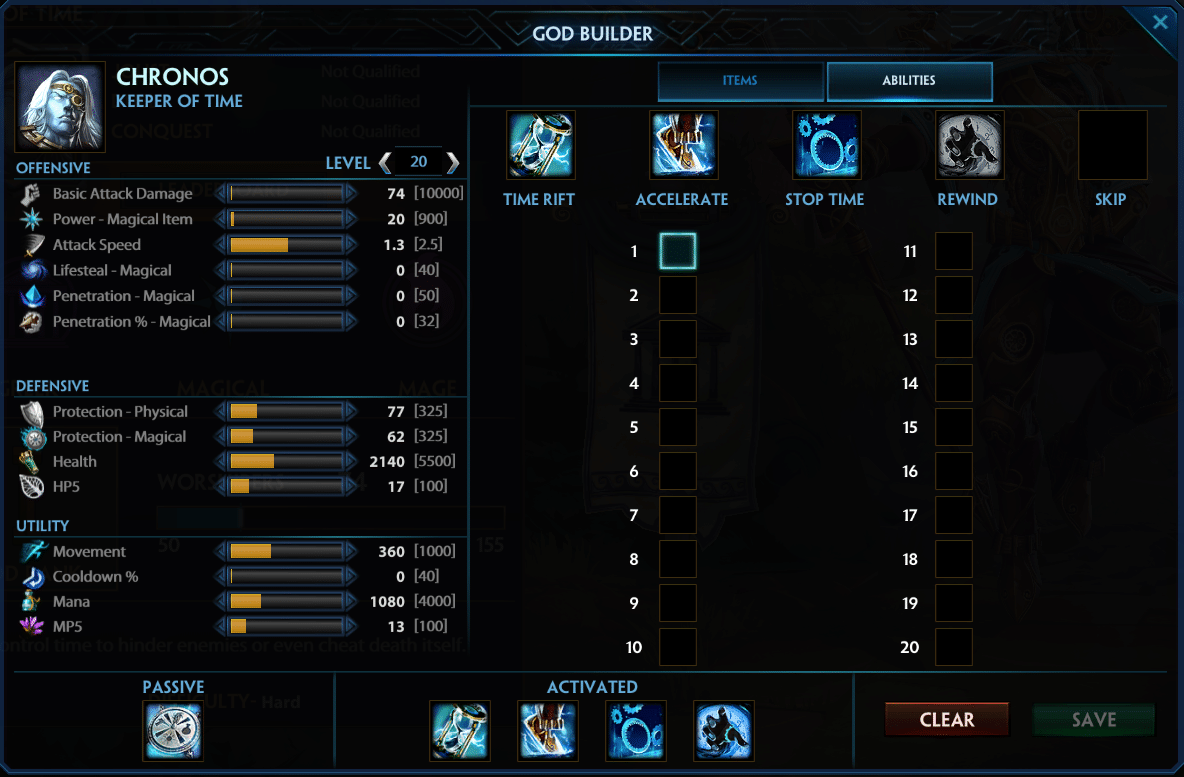Screen dimensions: 1184x777
Task: Save the god build
Action: [1093, 719]
